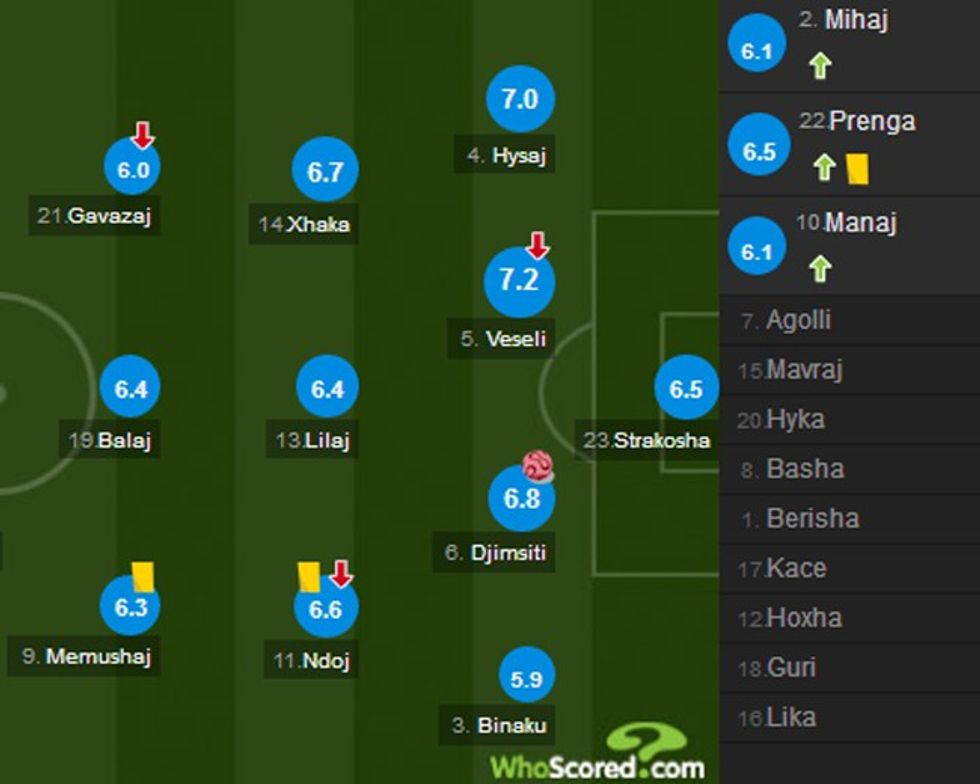The height and width of the screenshot is (784, 980).
Task: Click Veseli's 7.2 rating circle
Action: pos(519,281)
